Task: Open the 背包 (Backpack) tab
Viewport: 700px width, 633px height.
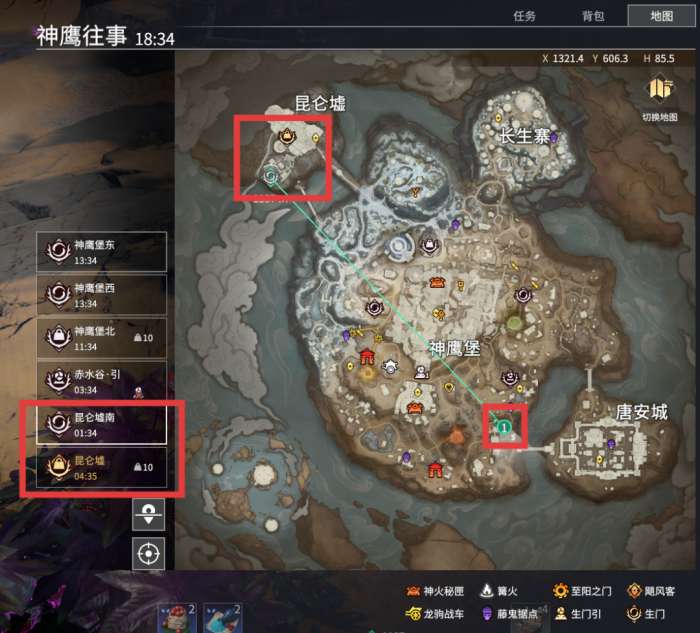Action: [593, 16]
